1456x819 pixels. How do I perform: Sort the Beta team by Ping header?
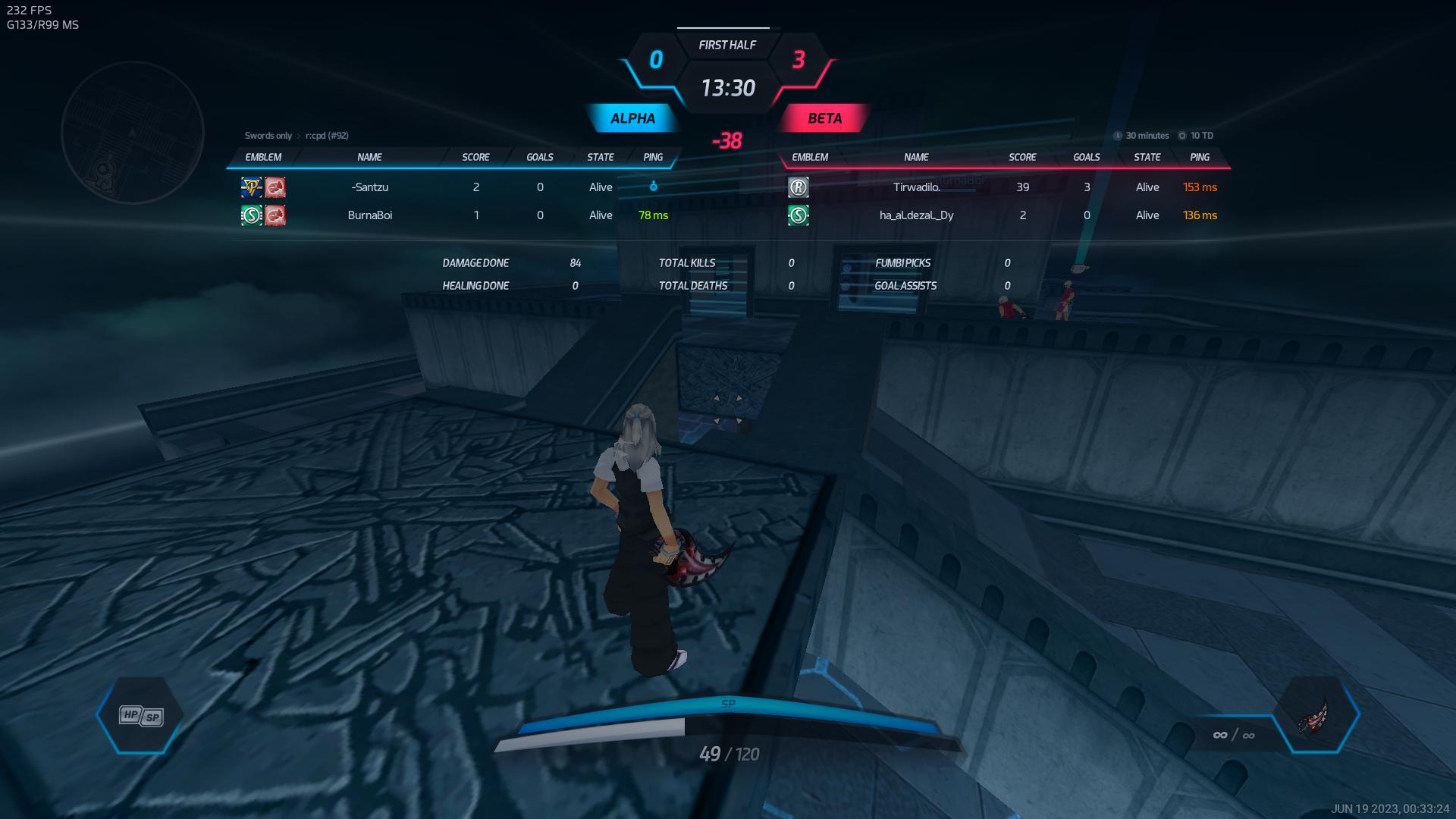pyautogui.click(x=1199, y=157)
